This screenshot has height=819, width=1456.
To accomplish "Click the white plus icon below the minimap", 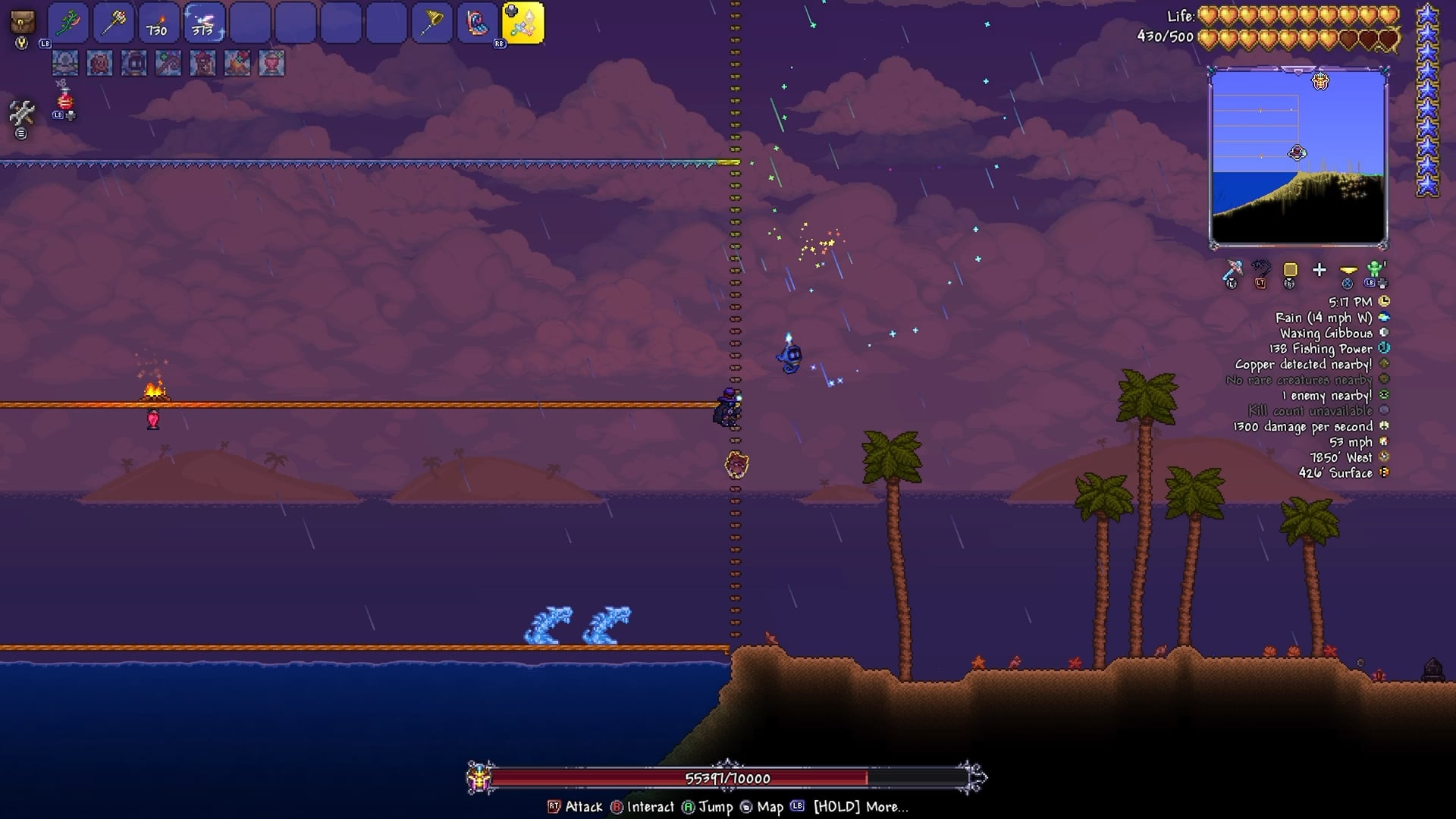I will (1319, 270).
